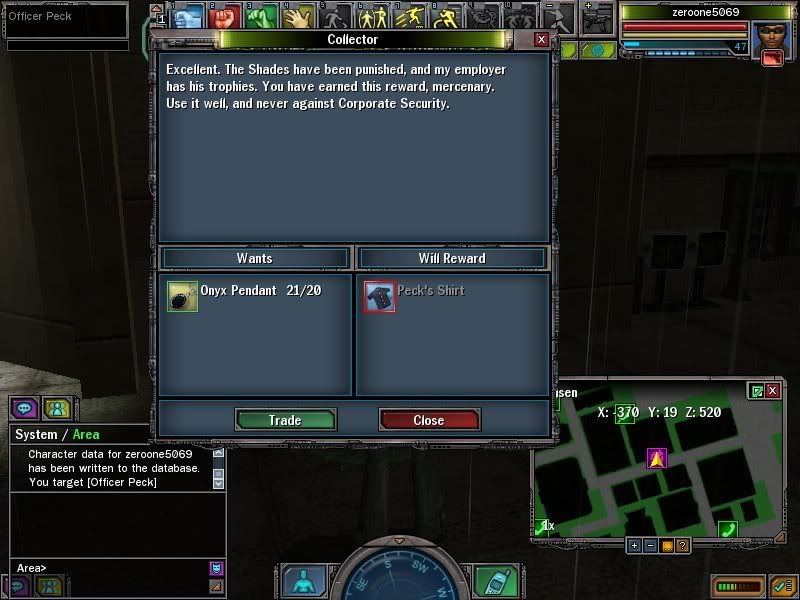The width and height of the screenshot is (800, 600).
Task: Click the green phone marker on the minimap
Action: click(728, 528)
